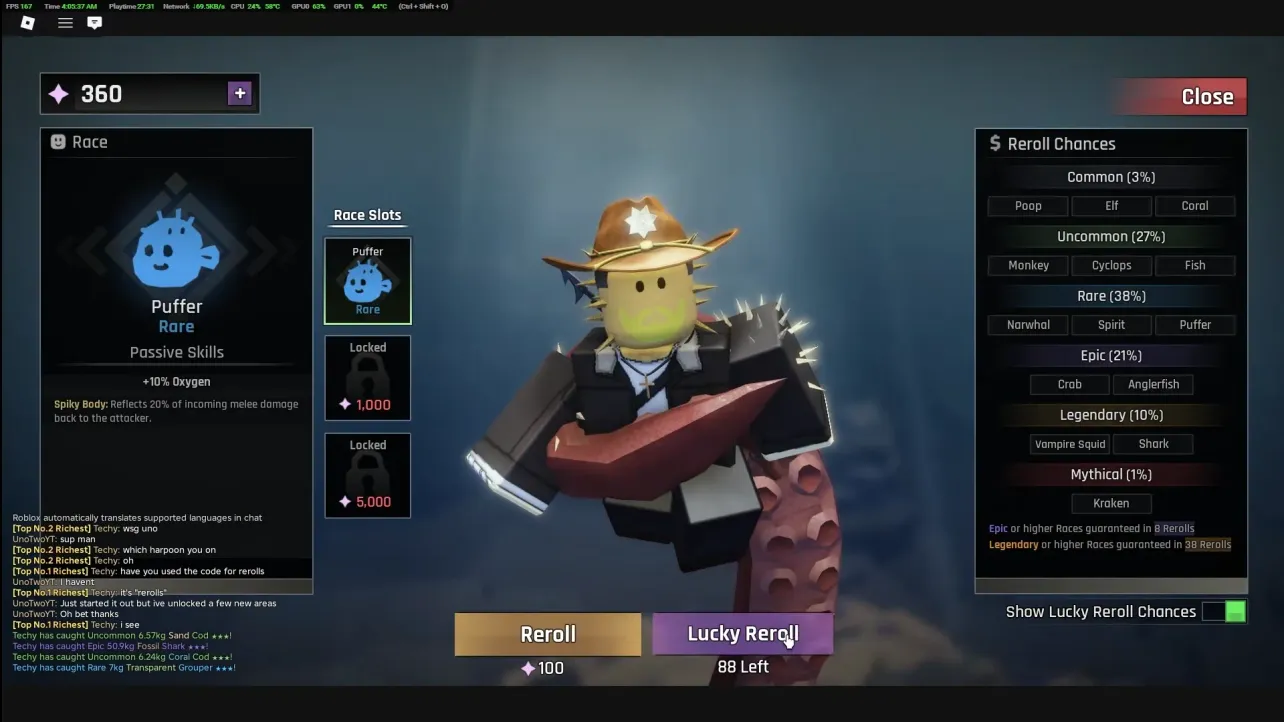Select Narwhal under Rare chances
This screenshot has width=1284, height=722.
[1028, 324]
